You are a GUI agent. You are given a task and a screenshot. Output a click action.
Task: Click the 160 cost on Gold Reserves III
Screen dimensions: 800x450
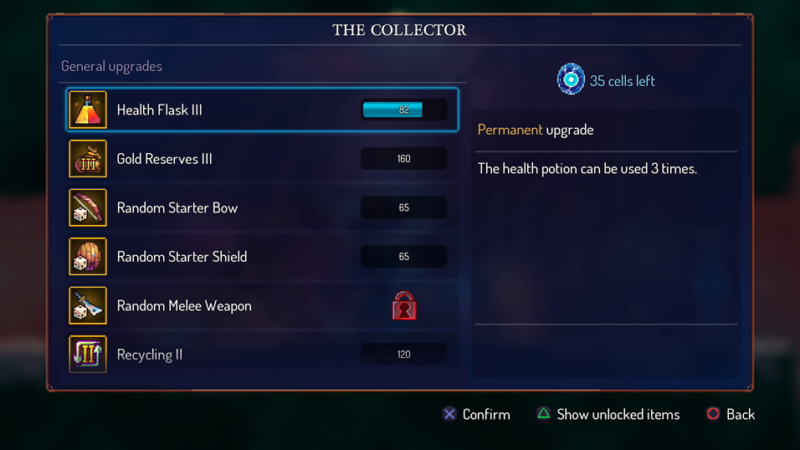click(x=404, y=159)
